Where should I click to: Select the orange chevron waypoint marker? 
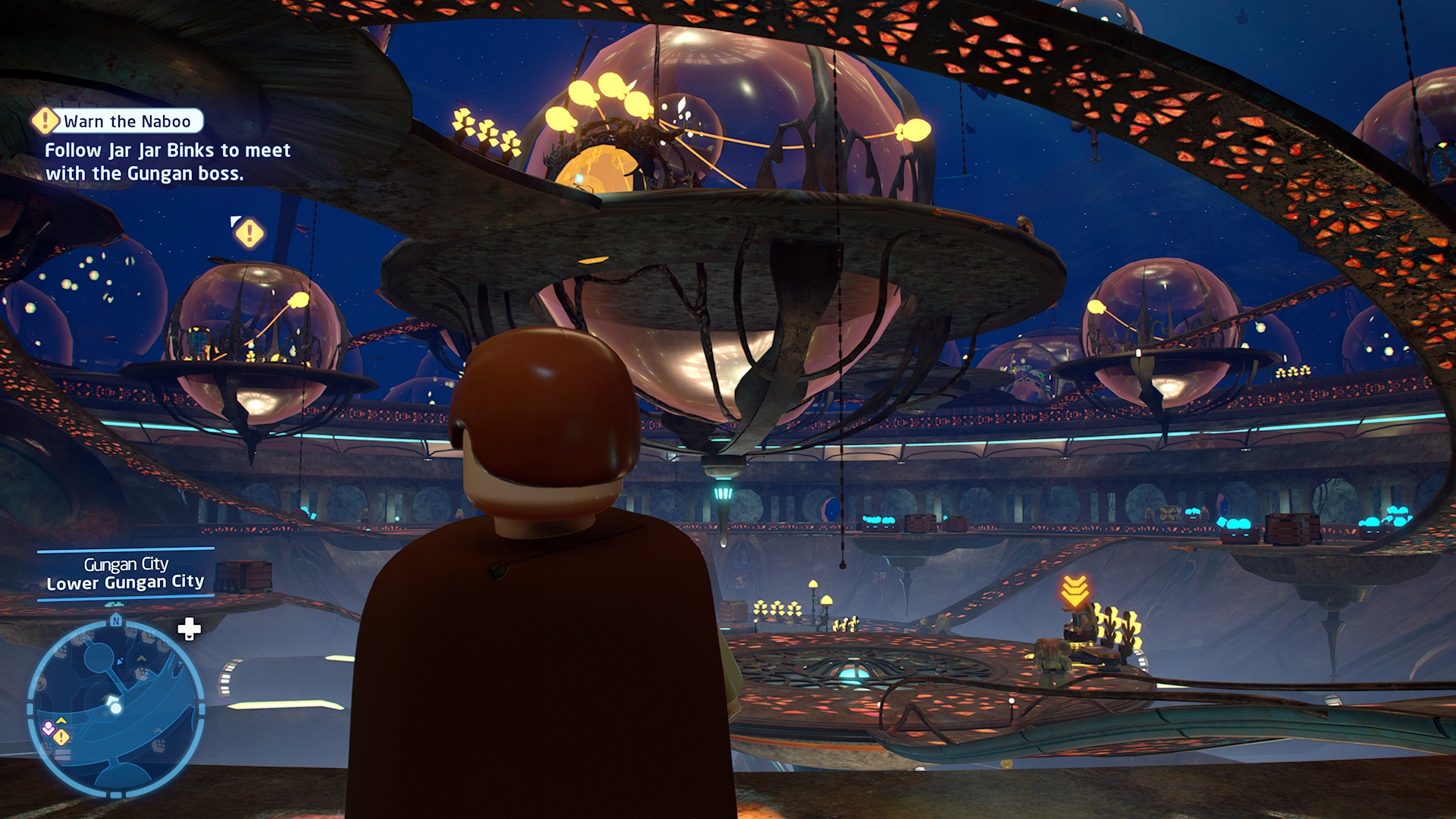[1075, 590]
